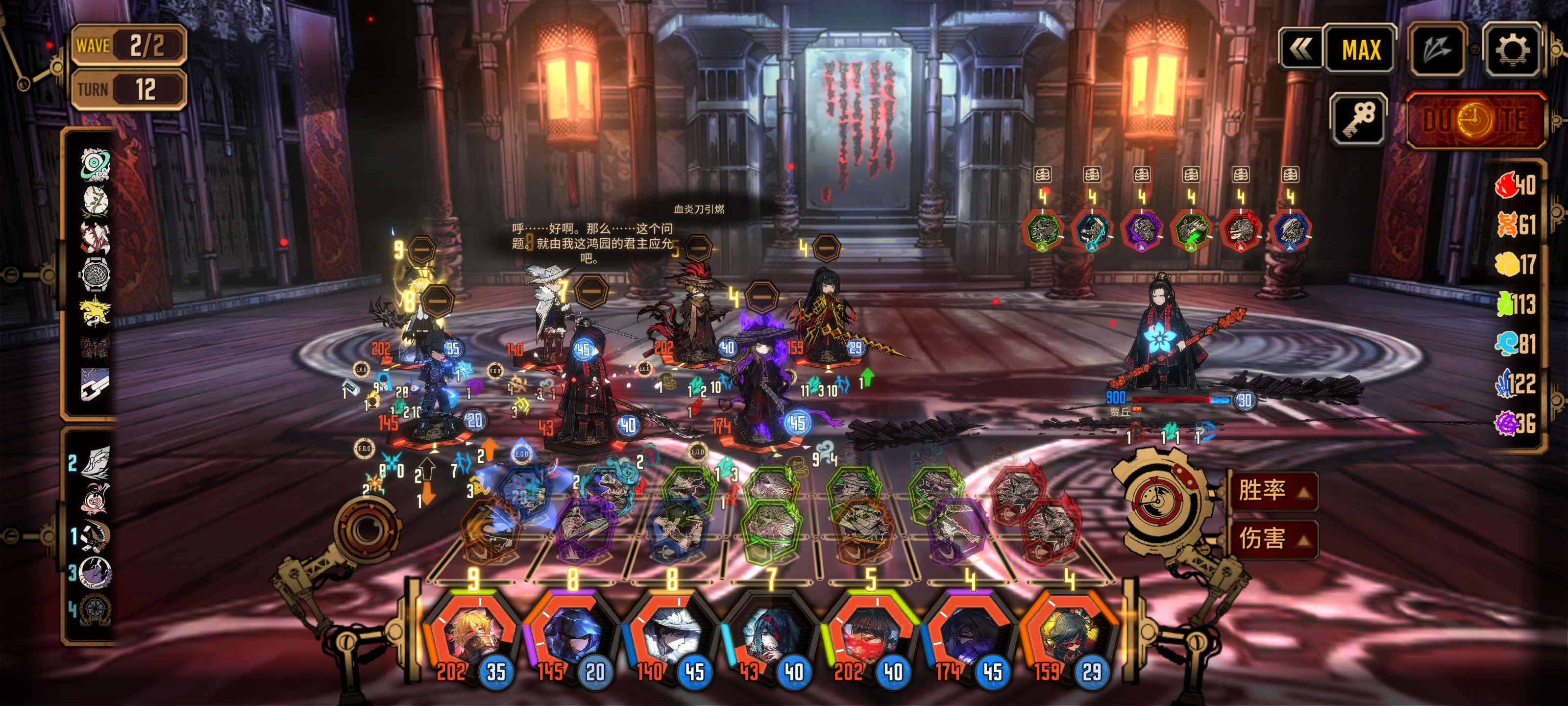This screenshot has width=1568, height=706.
Task: Inspect the broken chain gift icon
Action: [95, 385]
